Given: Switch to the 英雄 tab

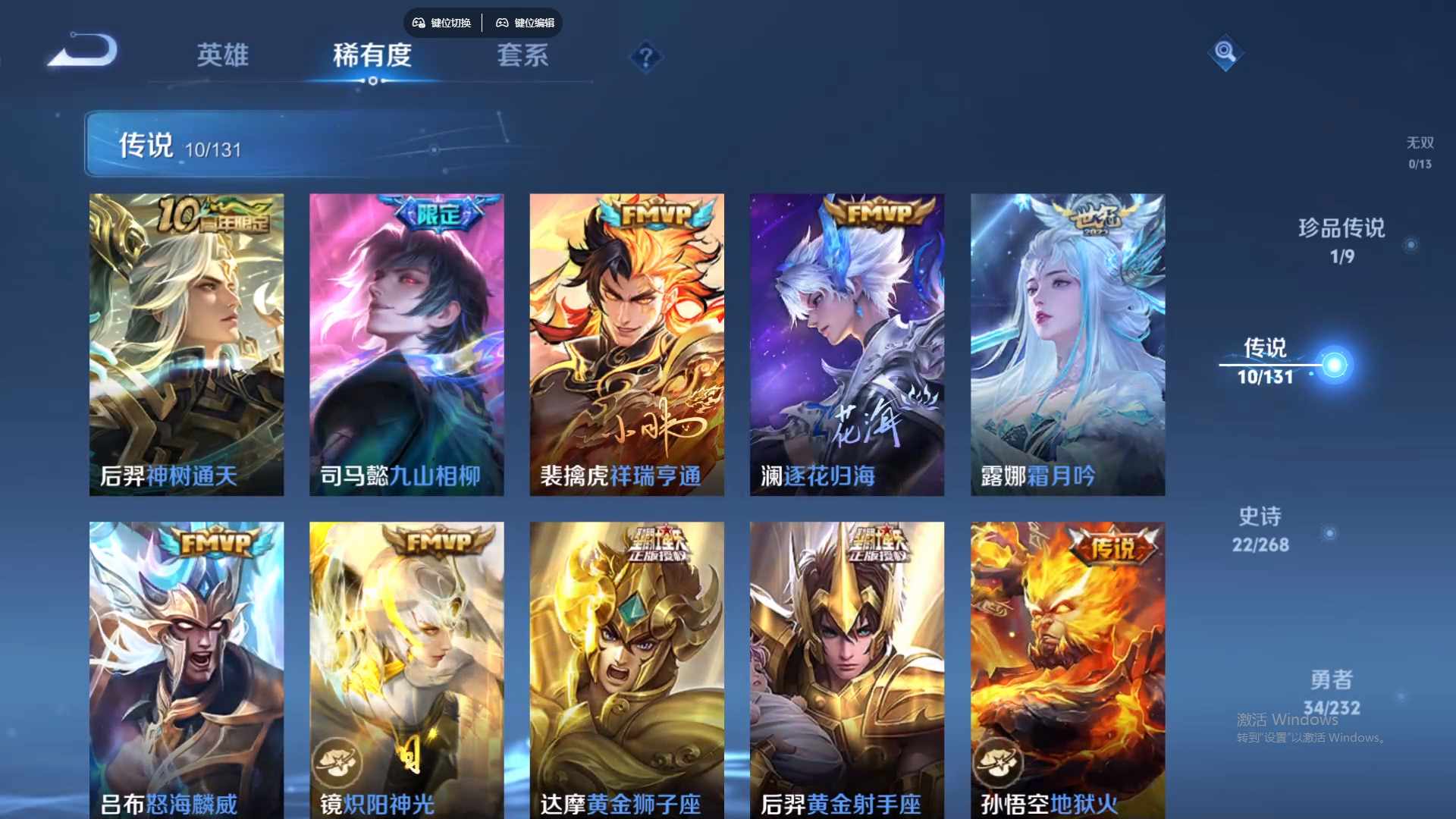Looking at the screenshot, I should (222, 55).
